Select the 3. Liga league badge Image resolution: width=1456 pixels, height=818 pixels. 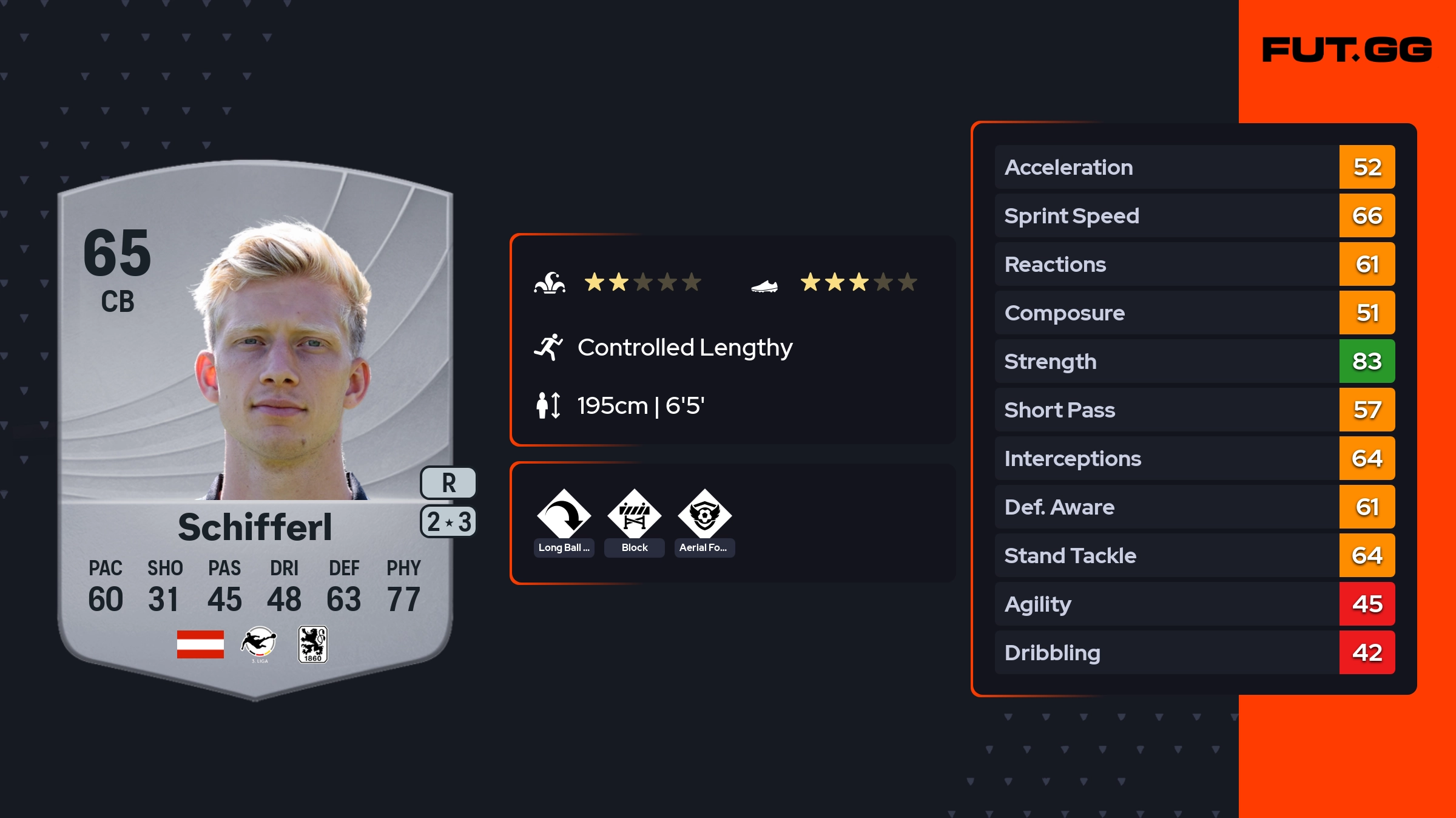tap(259, 644)
